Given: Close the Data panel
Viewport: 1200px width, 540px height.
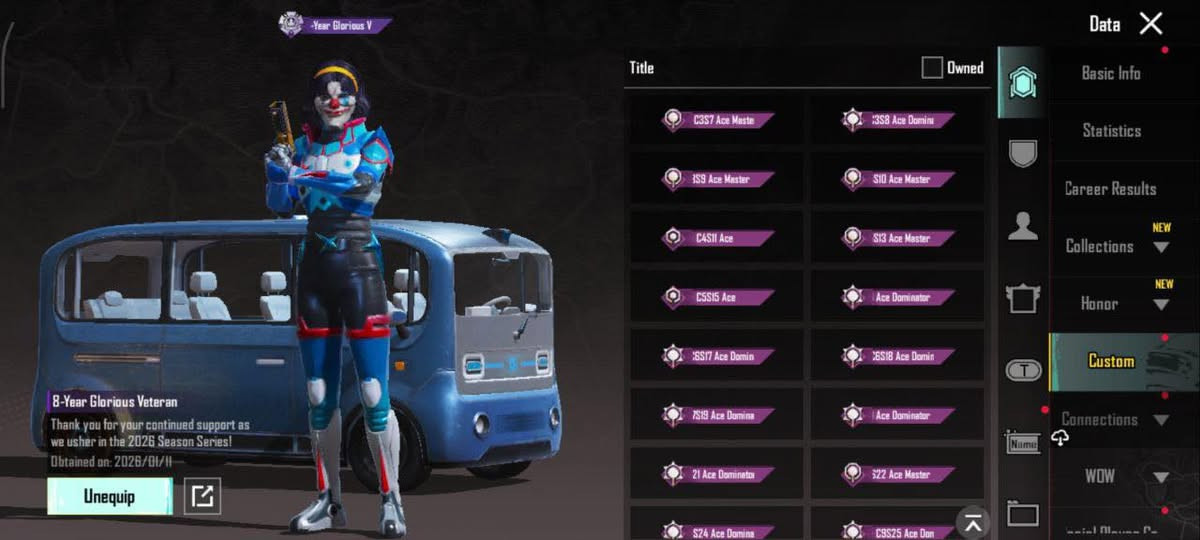Looking at the screenshot, I should tap(1151, 24).
